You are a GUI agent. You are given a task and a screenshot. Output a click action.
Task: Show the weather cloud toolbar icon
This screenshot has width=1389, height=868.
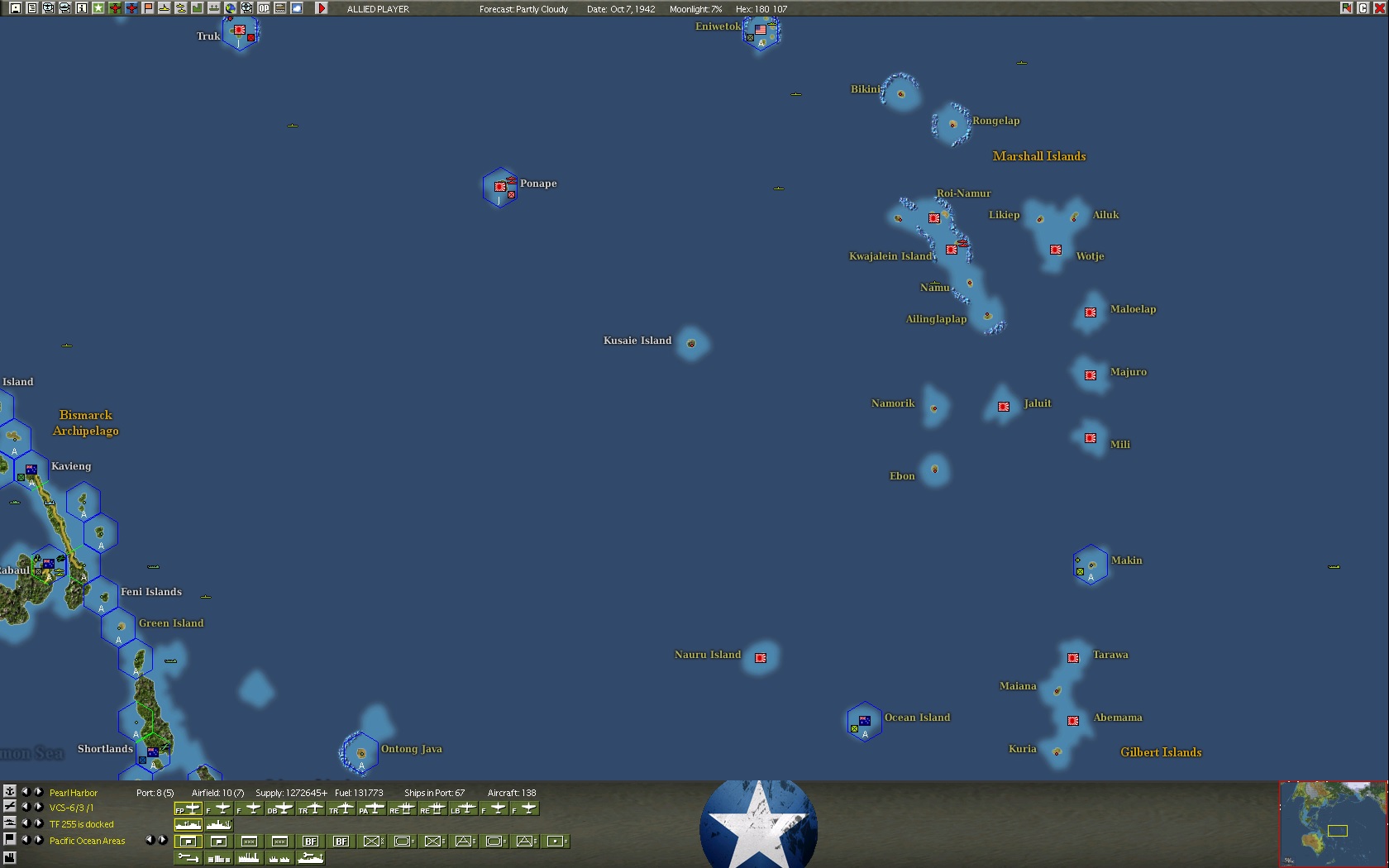[297, 8]
